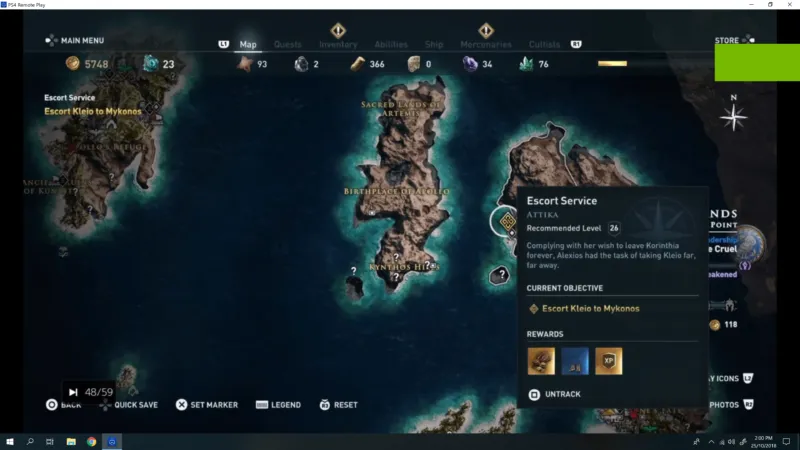Show the Mercenaries tab
The height and width of the screenshot is (450, 800).
486,44
